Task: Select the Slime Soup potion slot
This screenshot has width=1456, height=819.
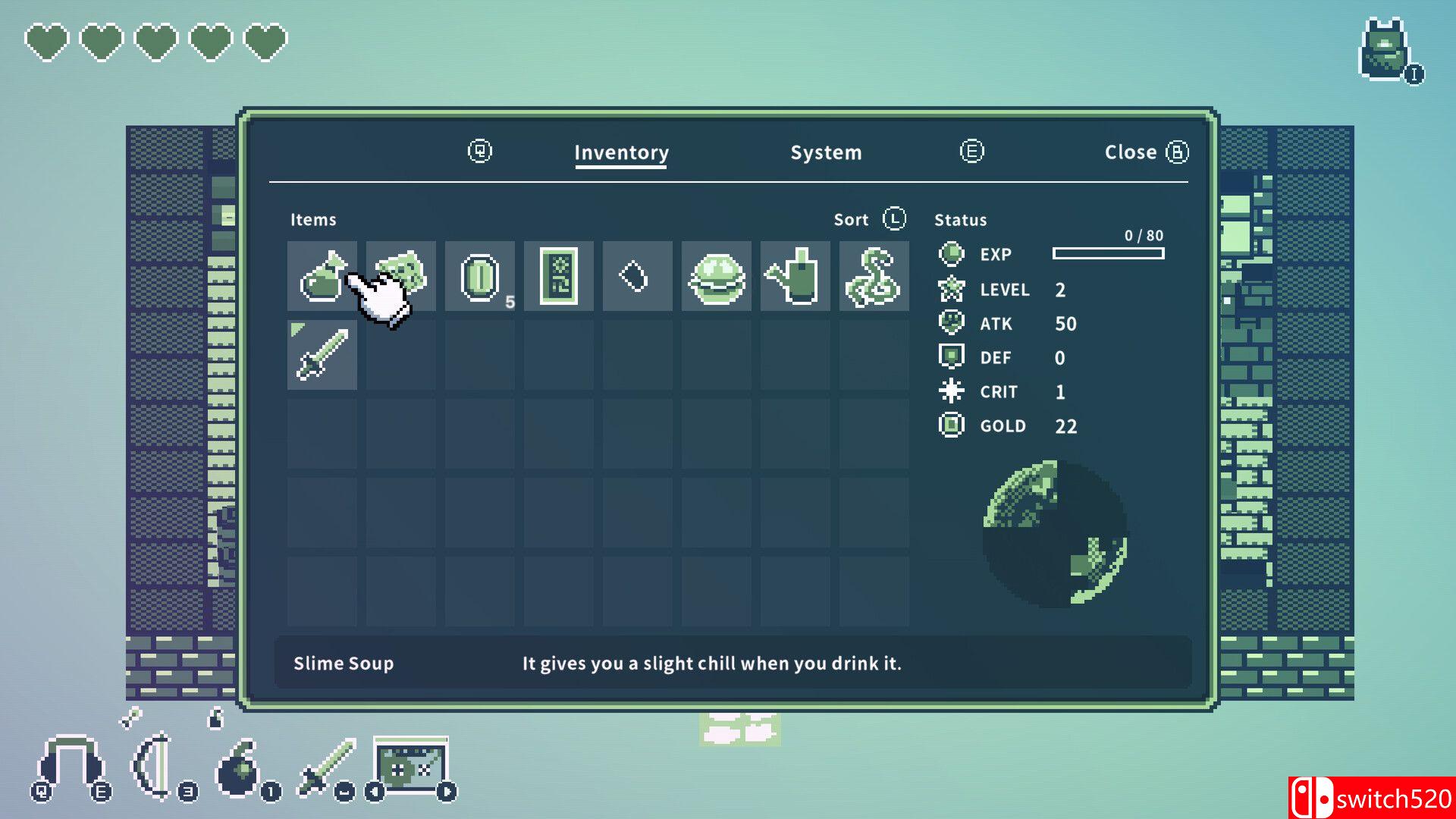Action: point(322,276)
